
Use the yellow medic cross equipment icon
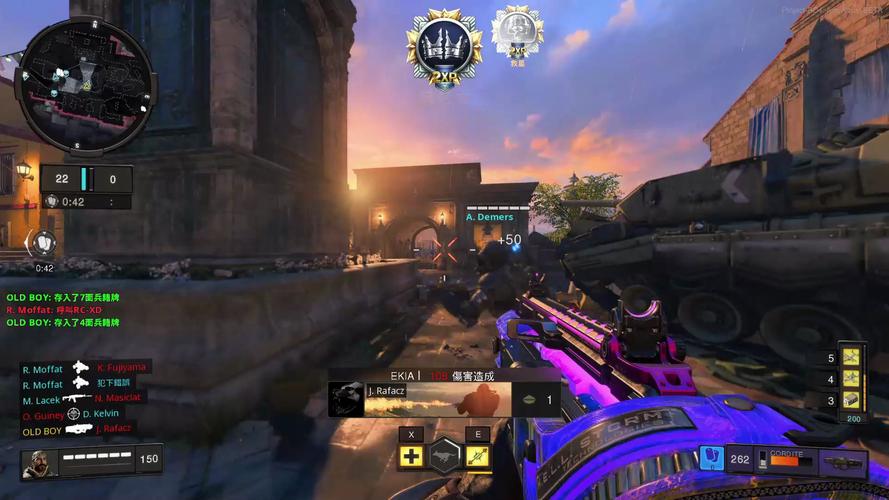point(411,457)
